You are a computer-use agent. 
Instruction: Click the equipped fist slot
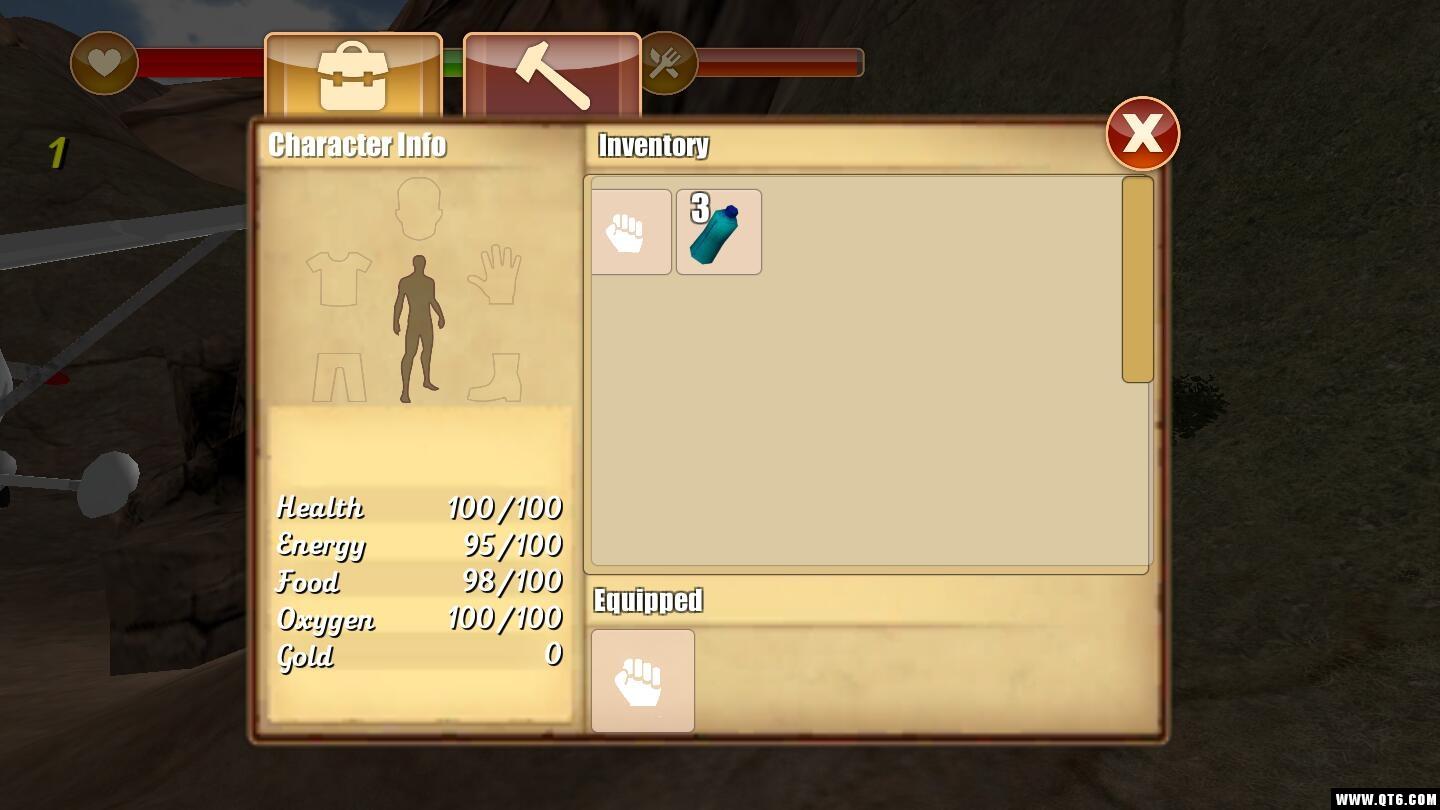pos(642,681)
